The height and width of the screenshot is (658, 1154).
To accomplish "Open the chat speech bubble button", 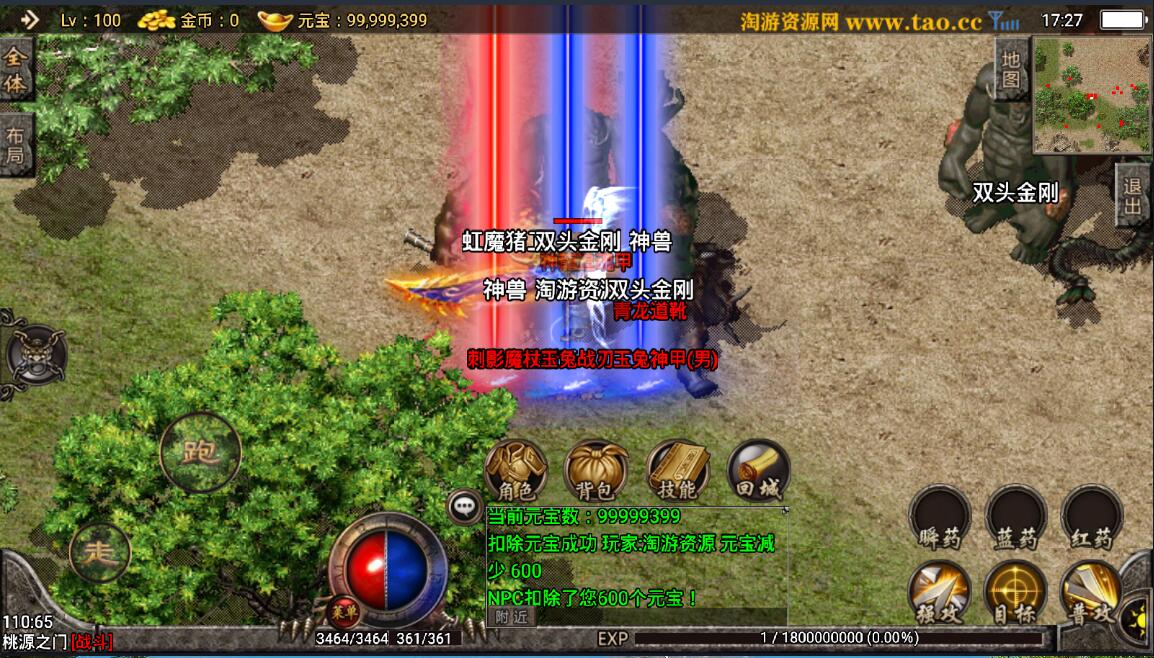I will 465,507.
